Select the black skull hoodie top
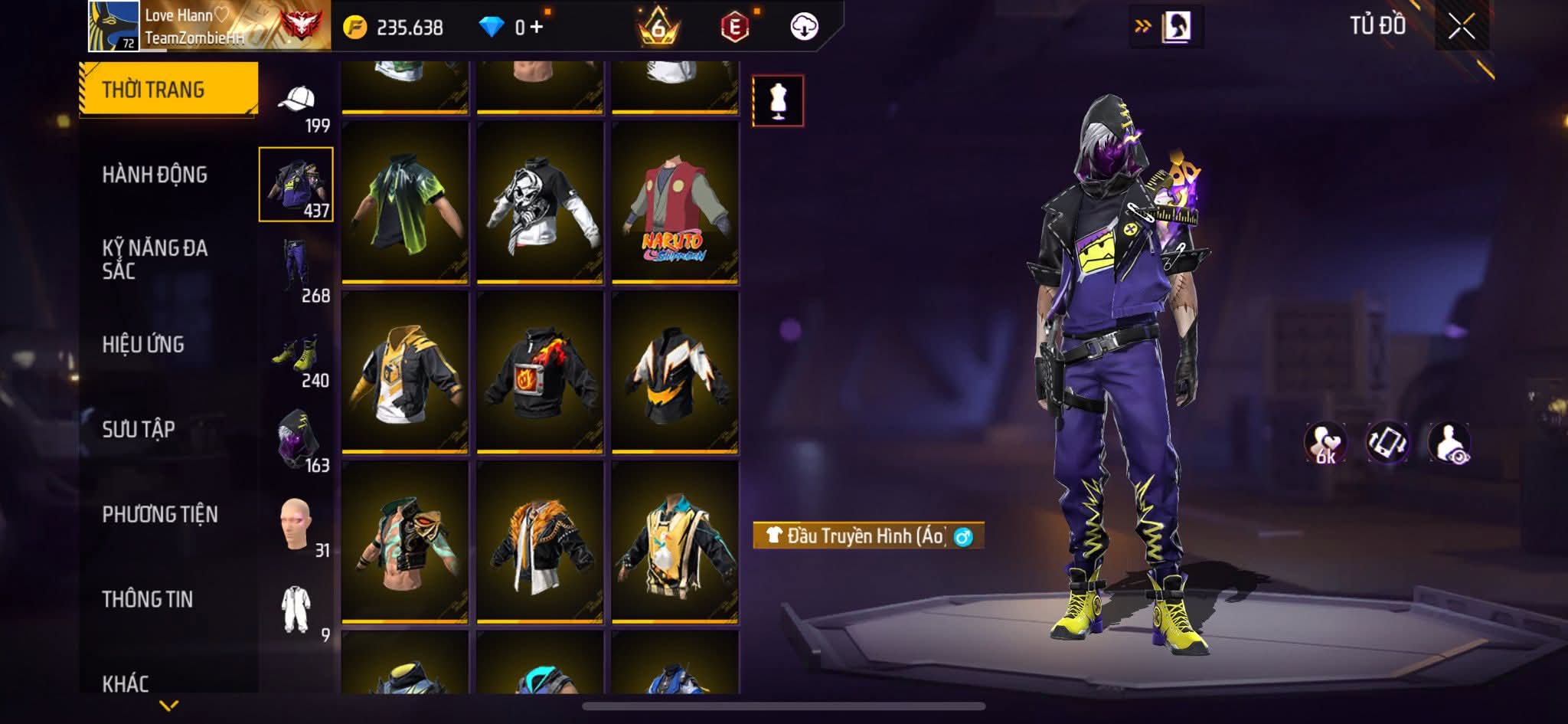 coord(540,203)
